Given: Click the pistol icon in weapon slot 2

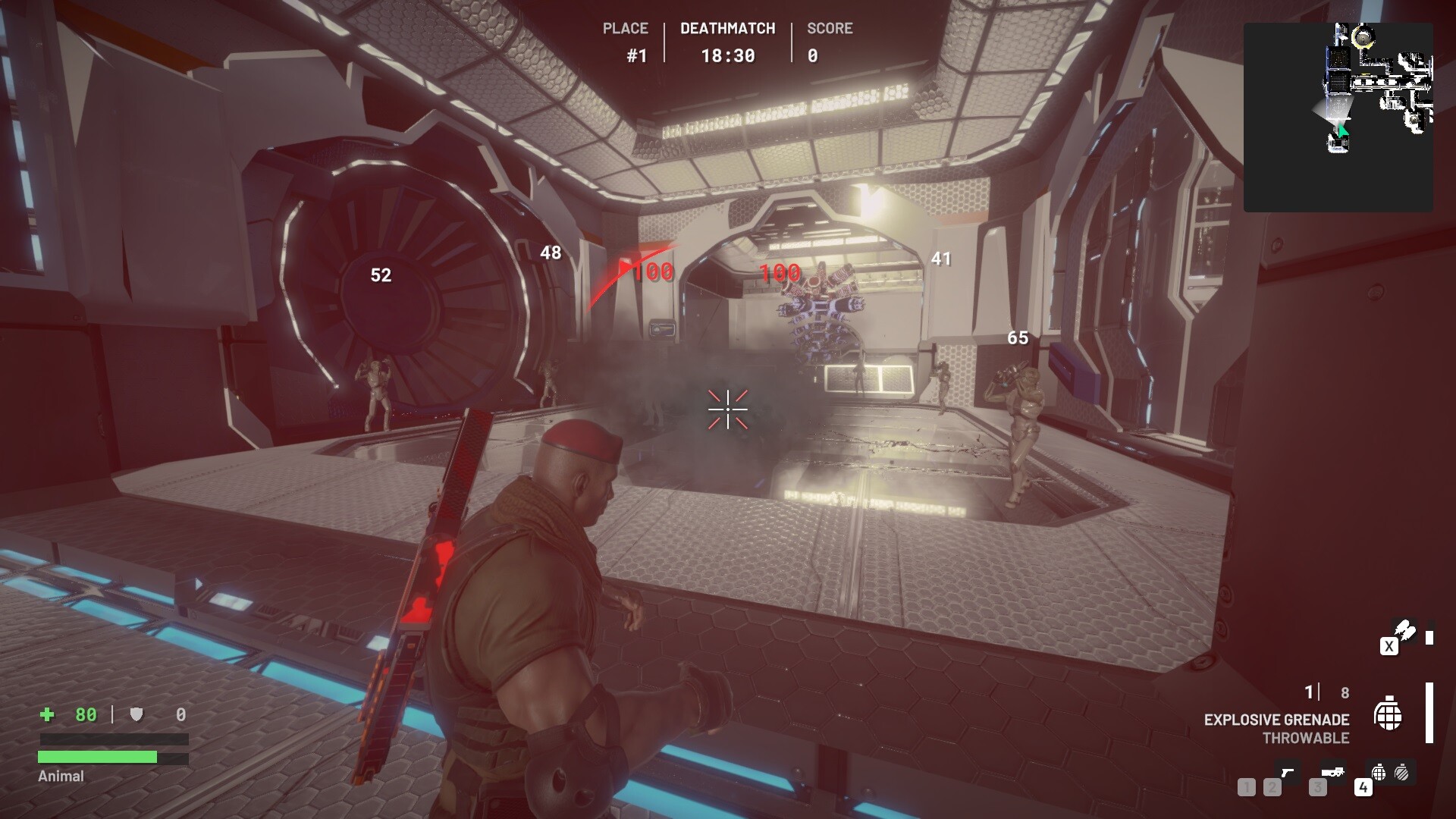Looking at the screenshot, I should (x=1288, y=773).
